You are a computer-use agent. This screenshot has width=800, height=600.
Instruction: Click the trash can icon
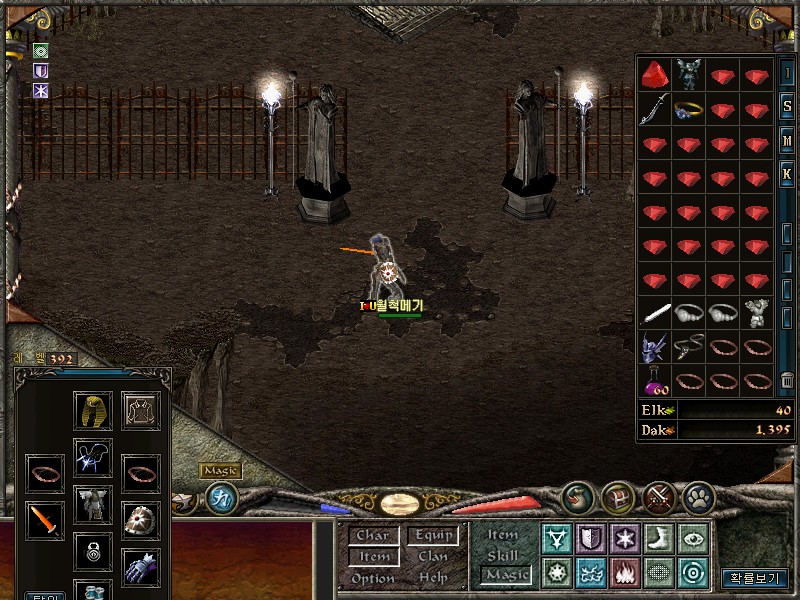pyautogui.click(x=785, y=381)
